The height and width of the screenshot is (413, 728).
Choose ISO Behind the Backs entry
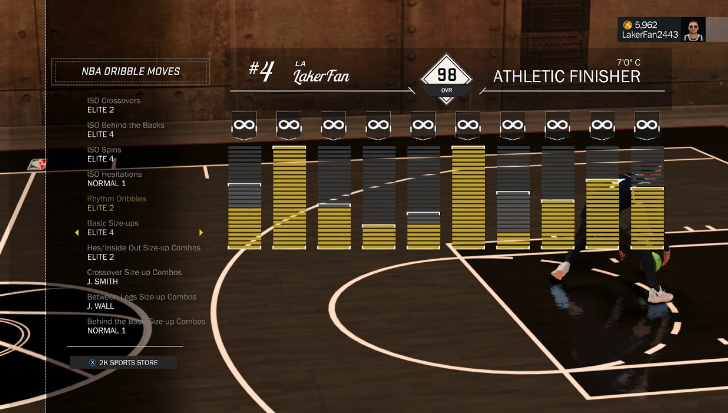126,130
